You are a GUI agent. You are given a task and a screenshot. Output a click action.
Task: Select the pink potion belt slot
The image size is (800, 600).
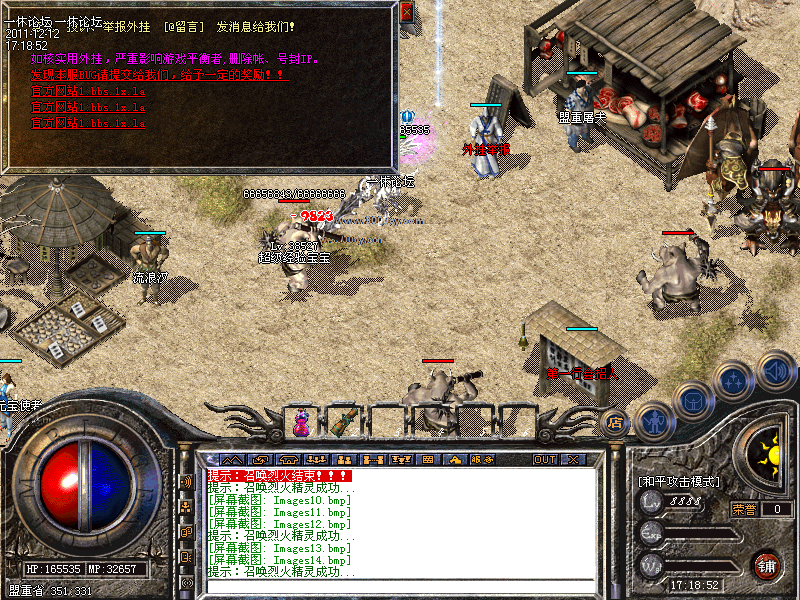(x=302, y=423)
